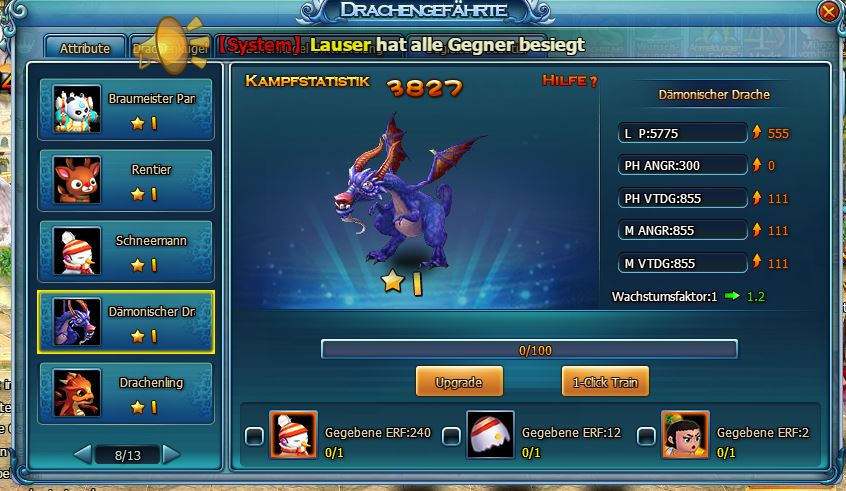The height and width of the screenshot is (491, 846).
Task: Select the Schneemann companion entry
Action: 125,251
